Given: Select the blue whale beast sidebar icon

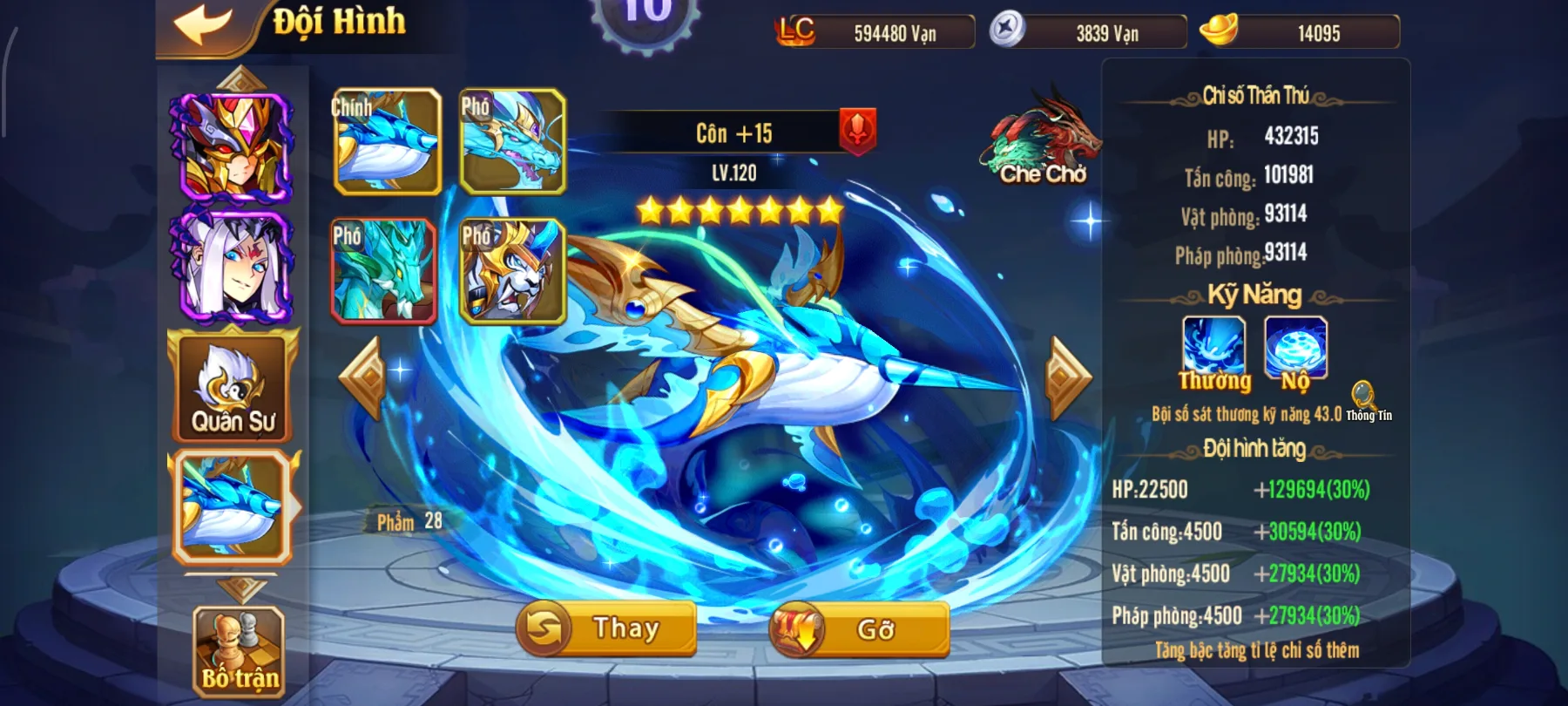Looking at the screenshot, I should [232, 506].
